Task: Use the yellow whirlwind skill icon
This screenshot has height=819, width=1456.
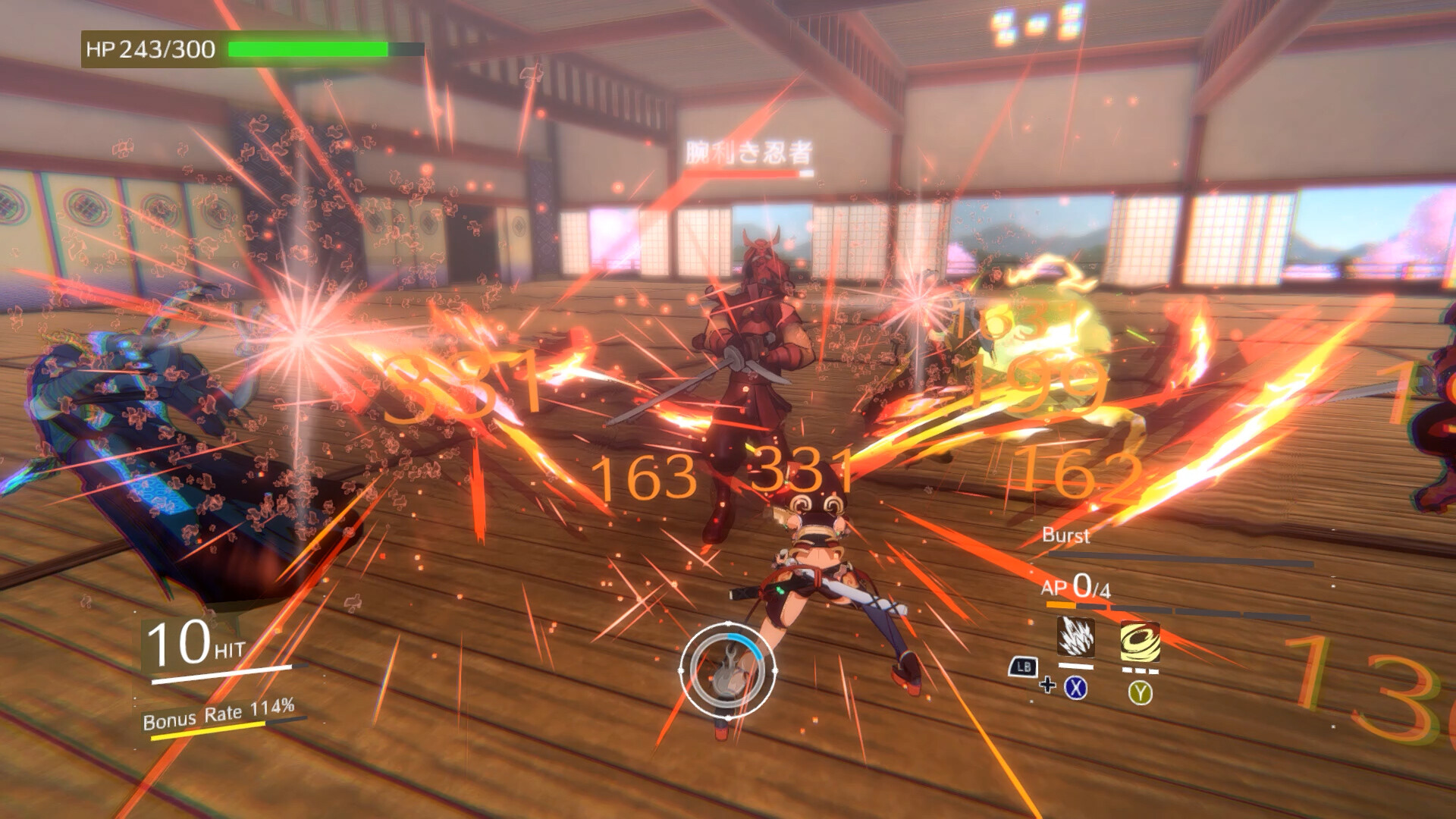Action: [1140, 642]
